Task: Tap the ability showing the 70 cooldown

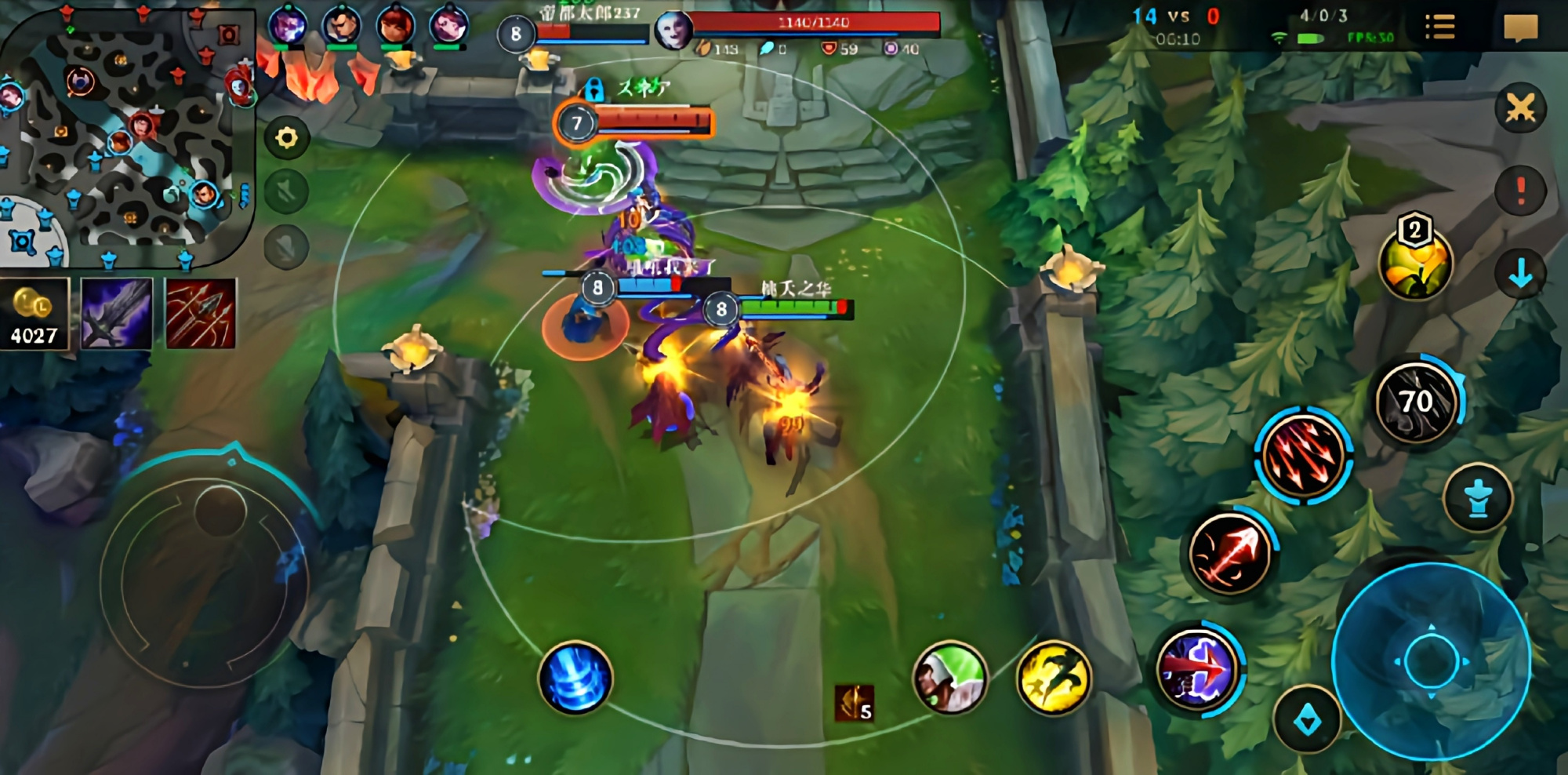Action: tap(1417, 402)
